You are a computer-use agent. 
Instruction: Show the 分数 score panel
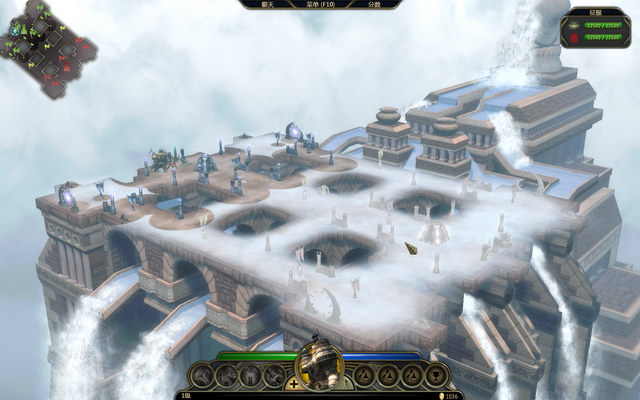point(374,5)
